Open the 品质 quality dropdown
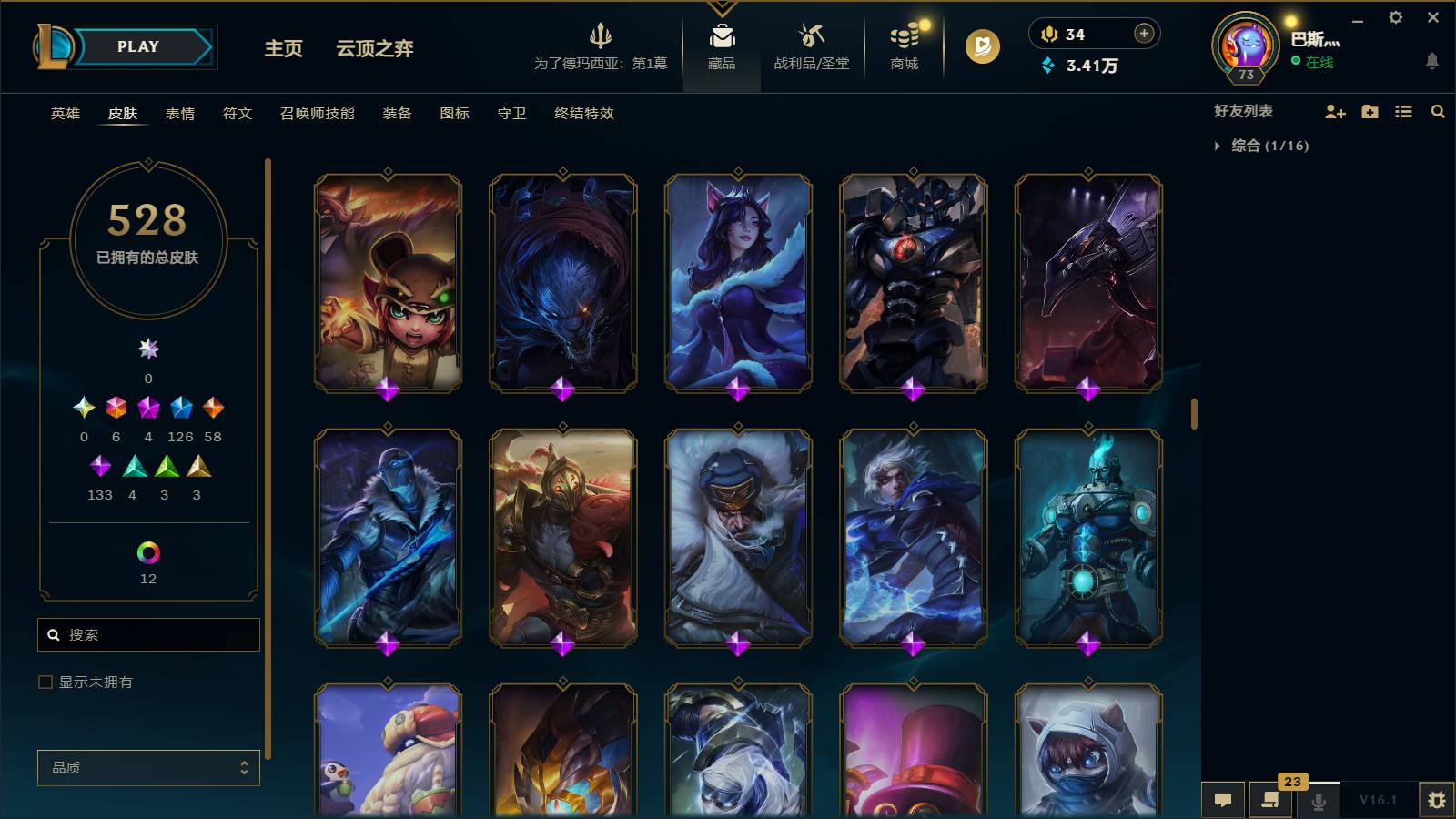 (x=147, y=768)
